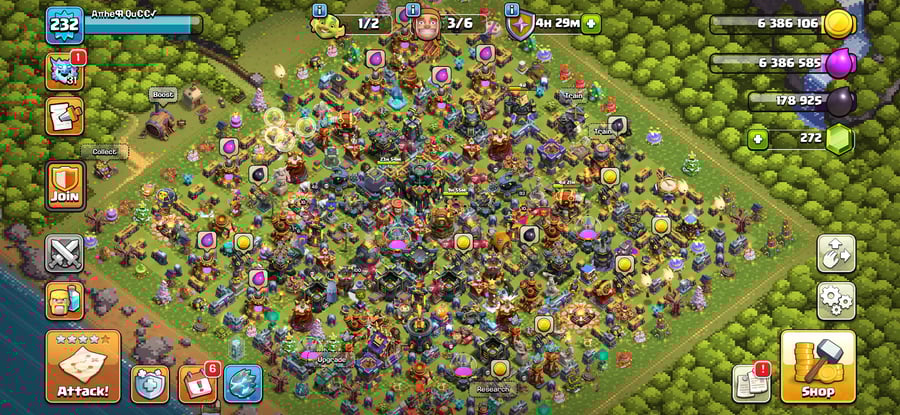Start an attack with the Attack! button
900x415 pixels.
(x=83, y=367)
